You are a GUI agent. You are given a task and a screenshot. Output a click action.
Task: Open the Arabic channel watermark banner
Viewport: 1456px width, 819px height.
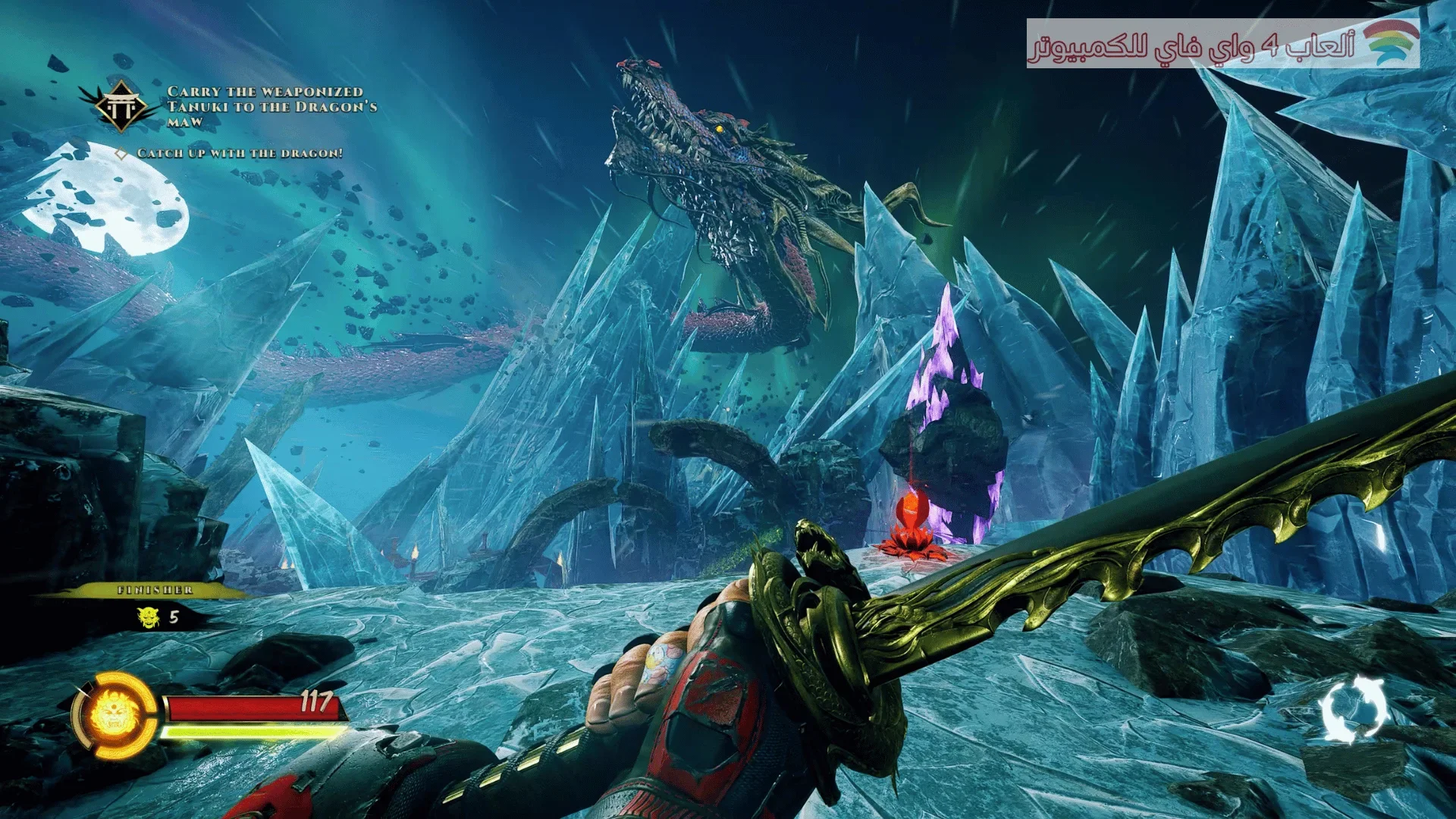[x=1222, y=44]
